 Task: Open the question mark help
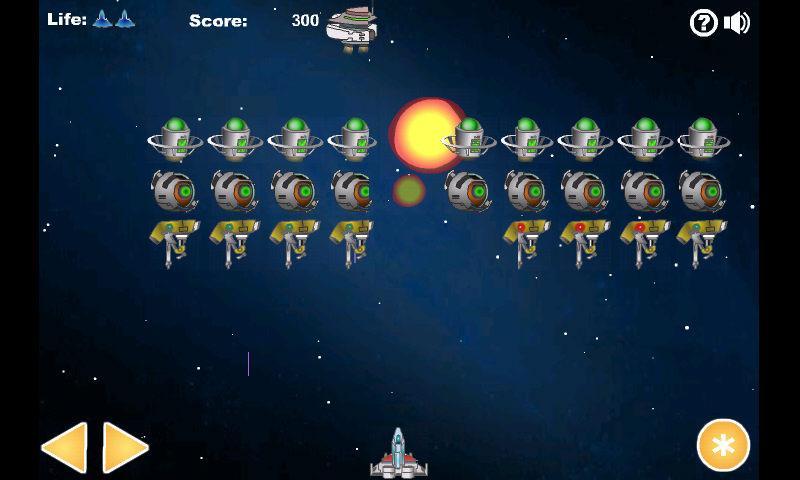pos(704,22)
